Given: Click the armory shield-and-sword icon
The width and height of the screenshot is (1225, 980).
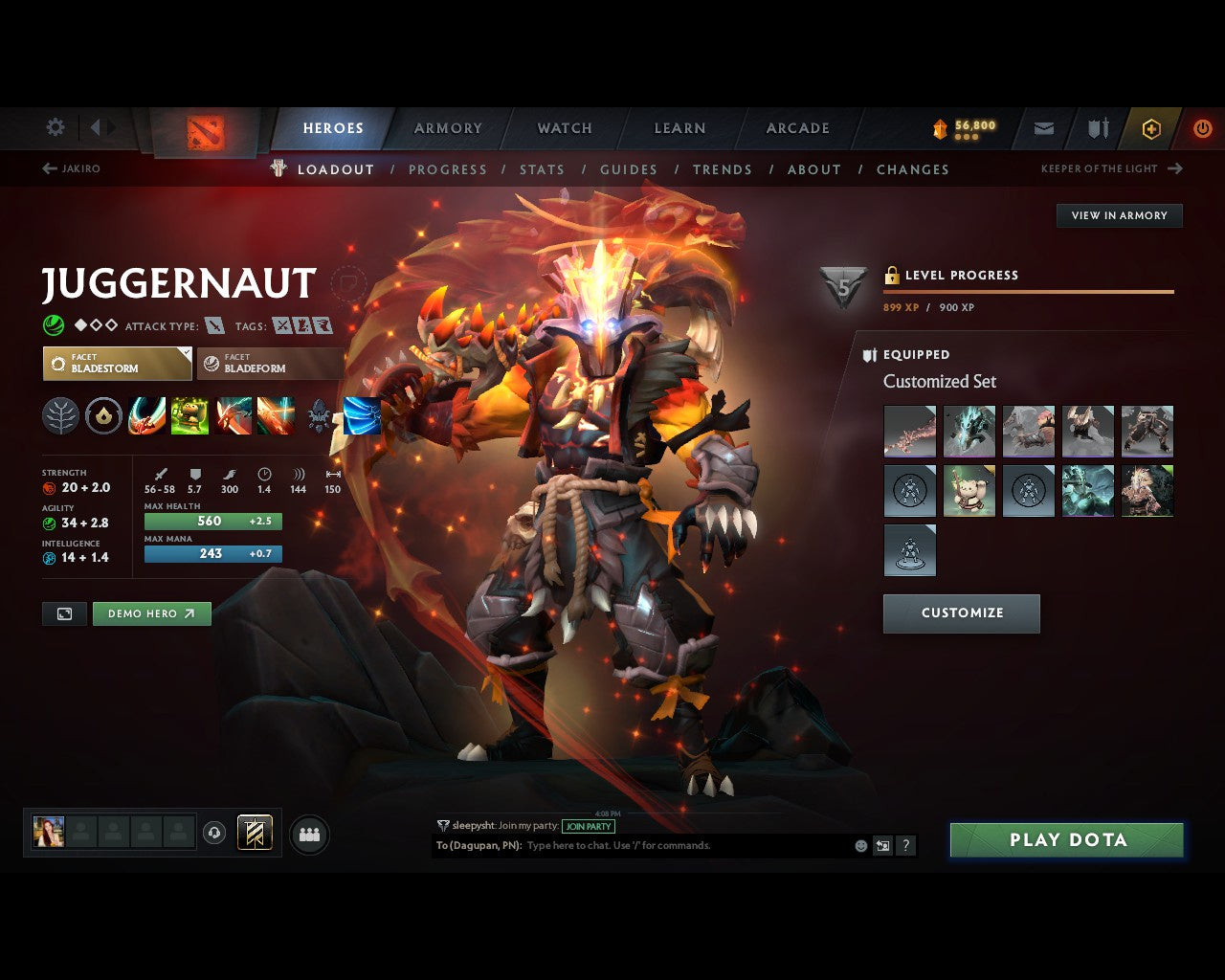Looking at the screenshot, I should click(x=1097, y=128).
